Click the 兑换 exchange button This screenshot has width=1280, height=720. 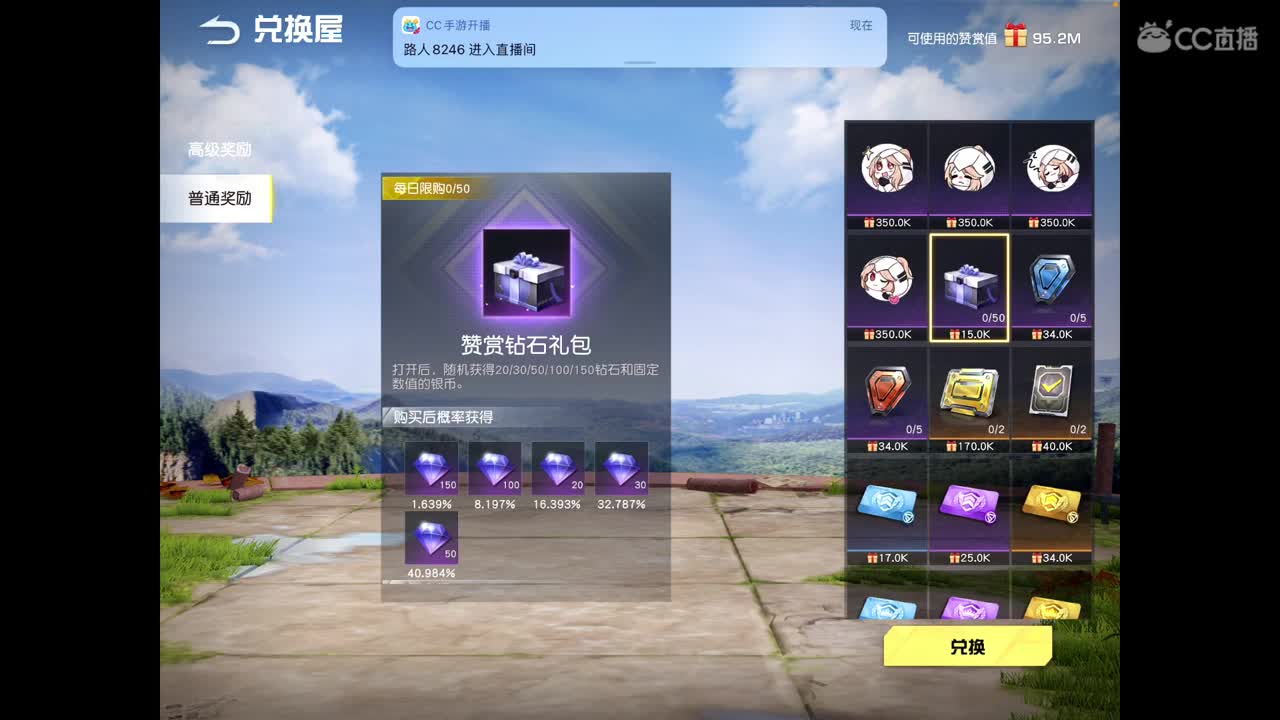967,647
